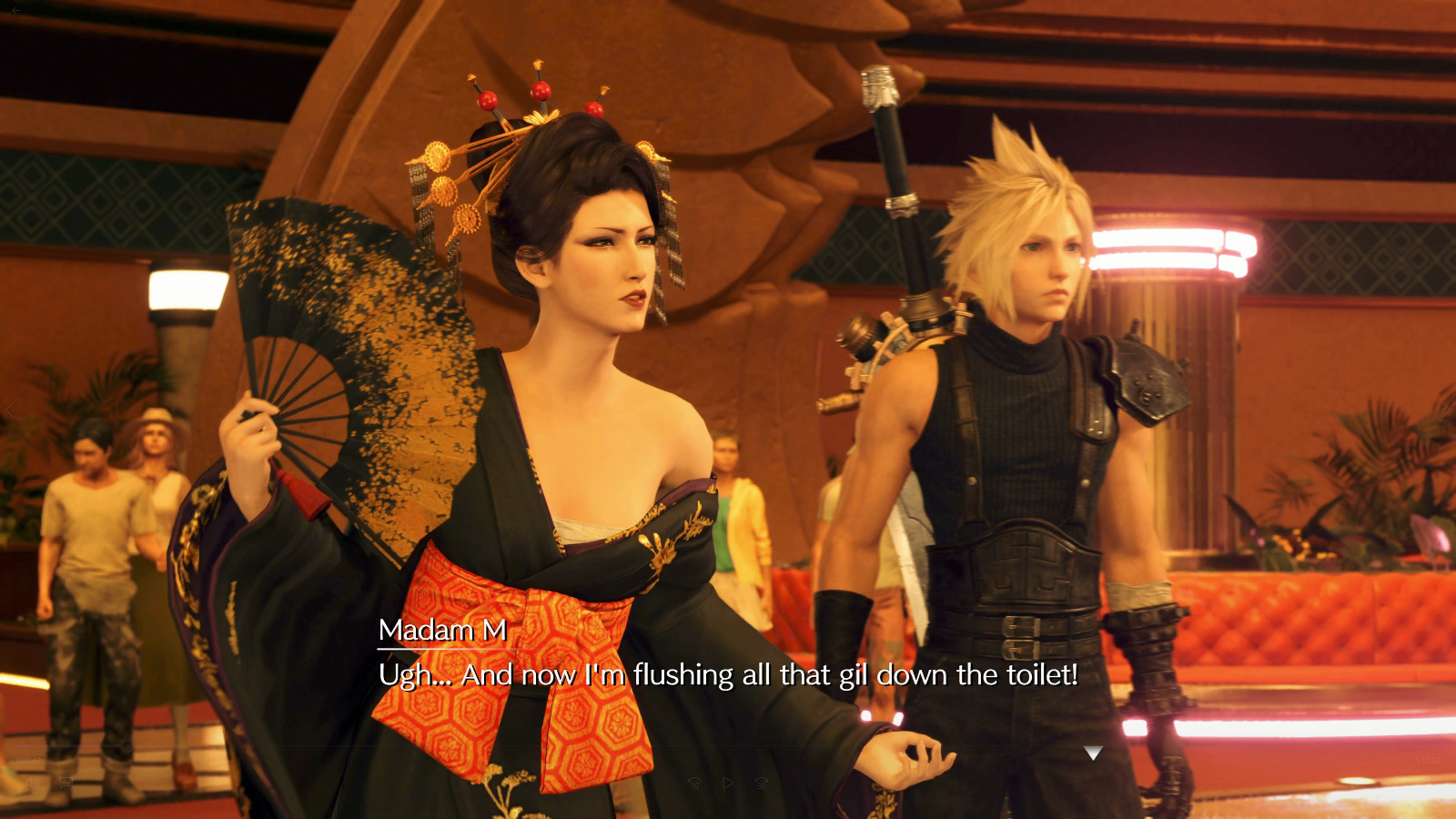The height and width of the screenshot is (819, 1456).
Task: Grab the round seek handle on the timeline
Action: point(126,746)
